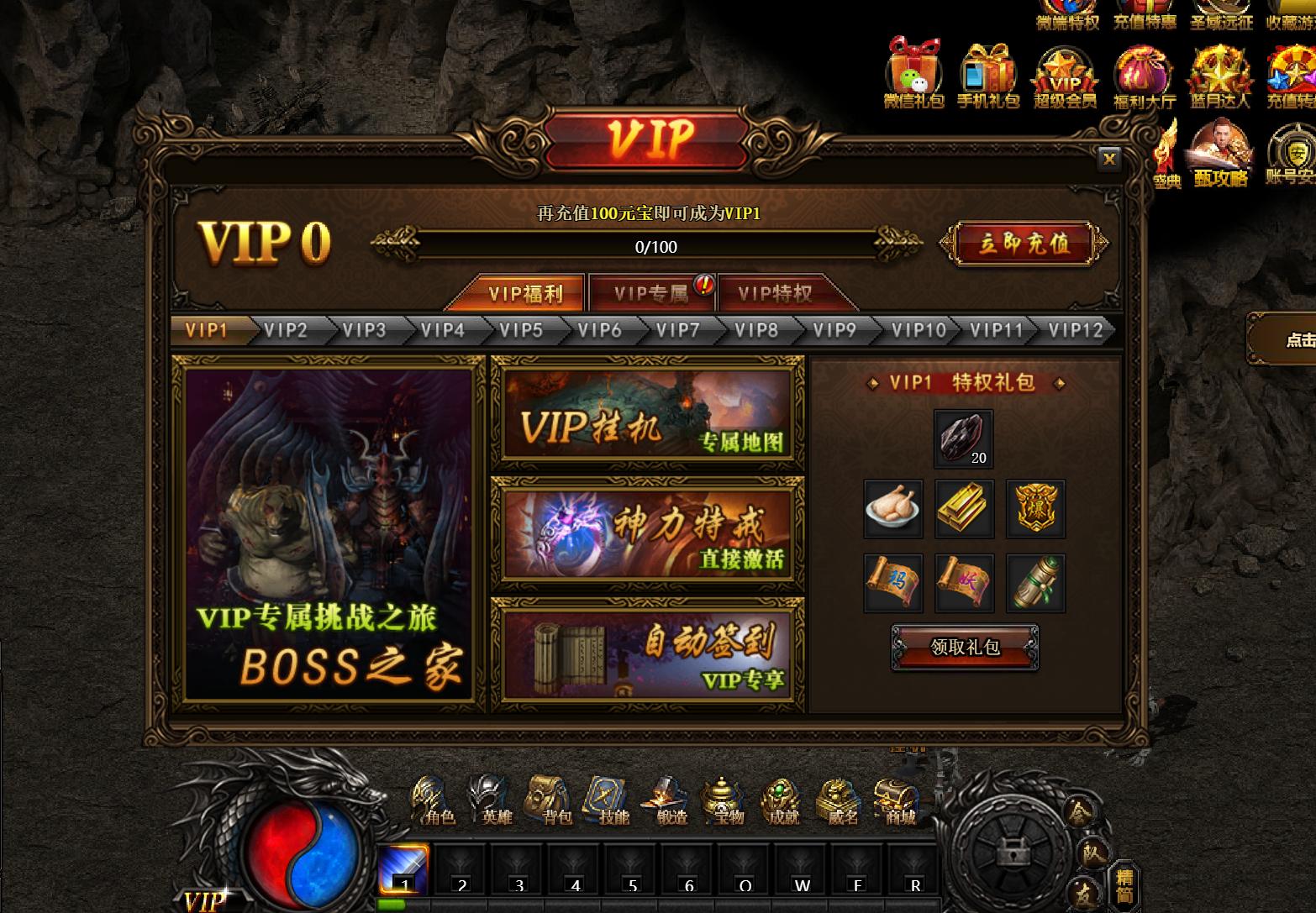1316x913 pixels.
Task: Select the 背包 backpack icon
Action: tap(547, 798)
